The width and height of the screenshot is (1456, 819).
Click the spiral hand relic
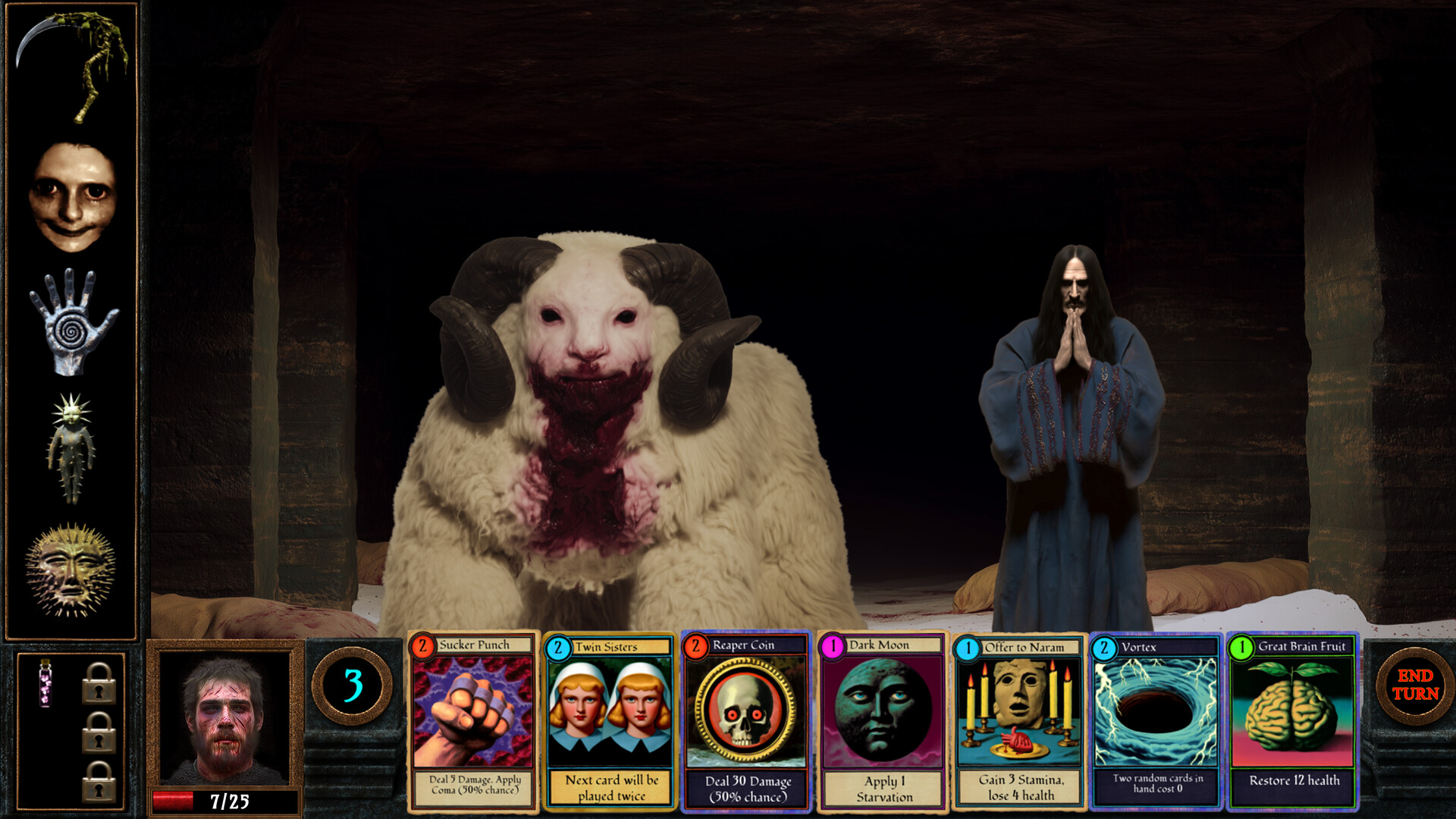72,322
